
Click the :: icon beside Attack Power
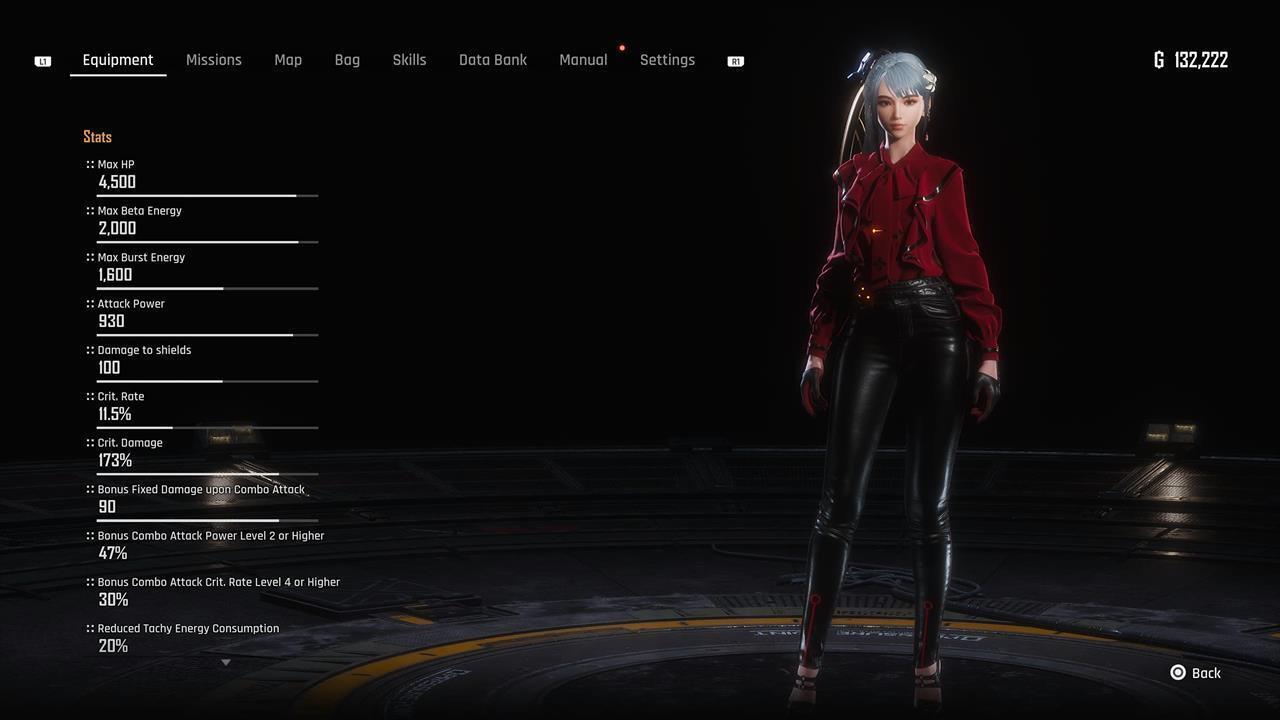tap(88, 303)
